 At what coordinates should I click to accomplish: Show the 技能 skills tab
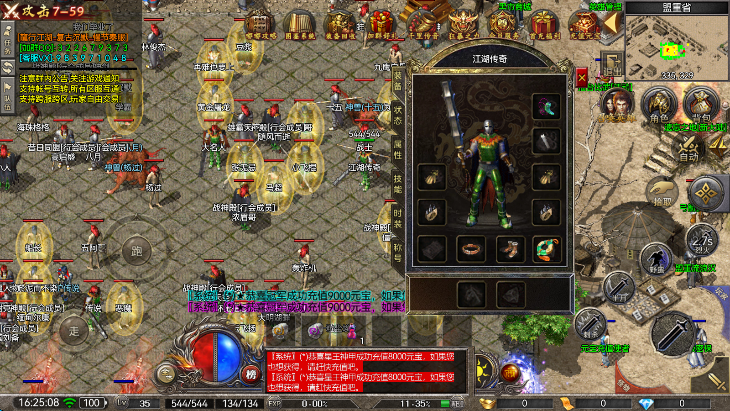coord(397,183)
